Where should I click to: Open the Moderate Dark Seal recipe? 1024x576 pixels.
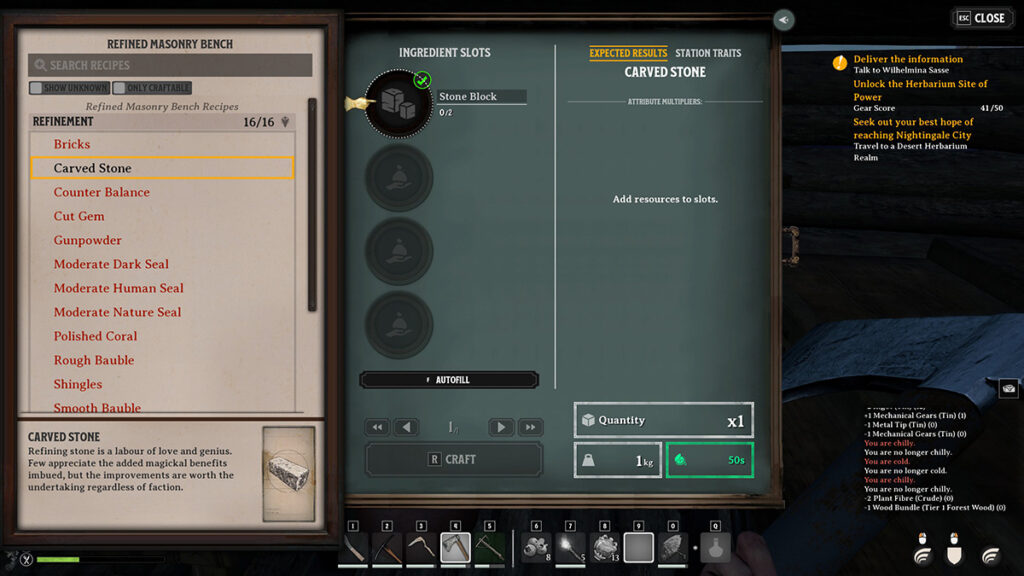pyautogui.click(x=111, y=264)
